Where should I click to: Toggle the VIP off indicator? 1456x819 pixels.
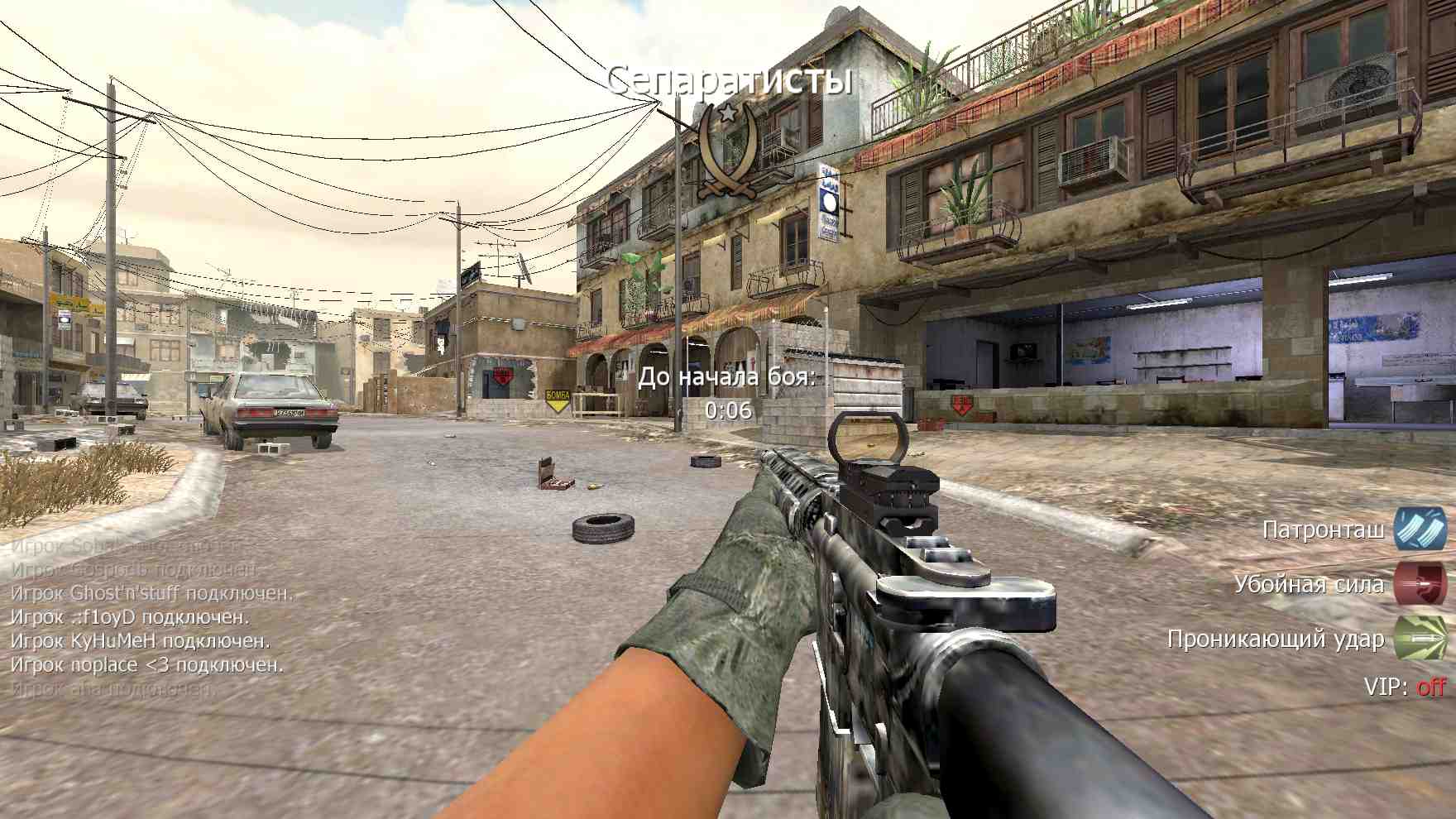[x=1430, y=687]
